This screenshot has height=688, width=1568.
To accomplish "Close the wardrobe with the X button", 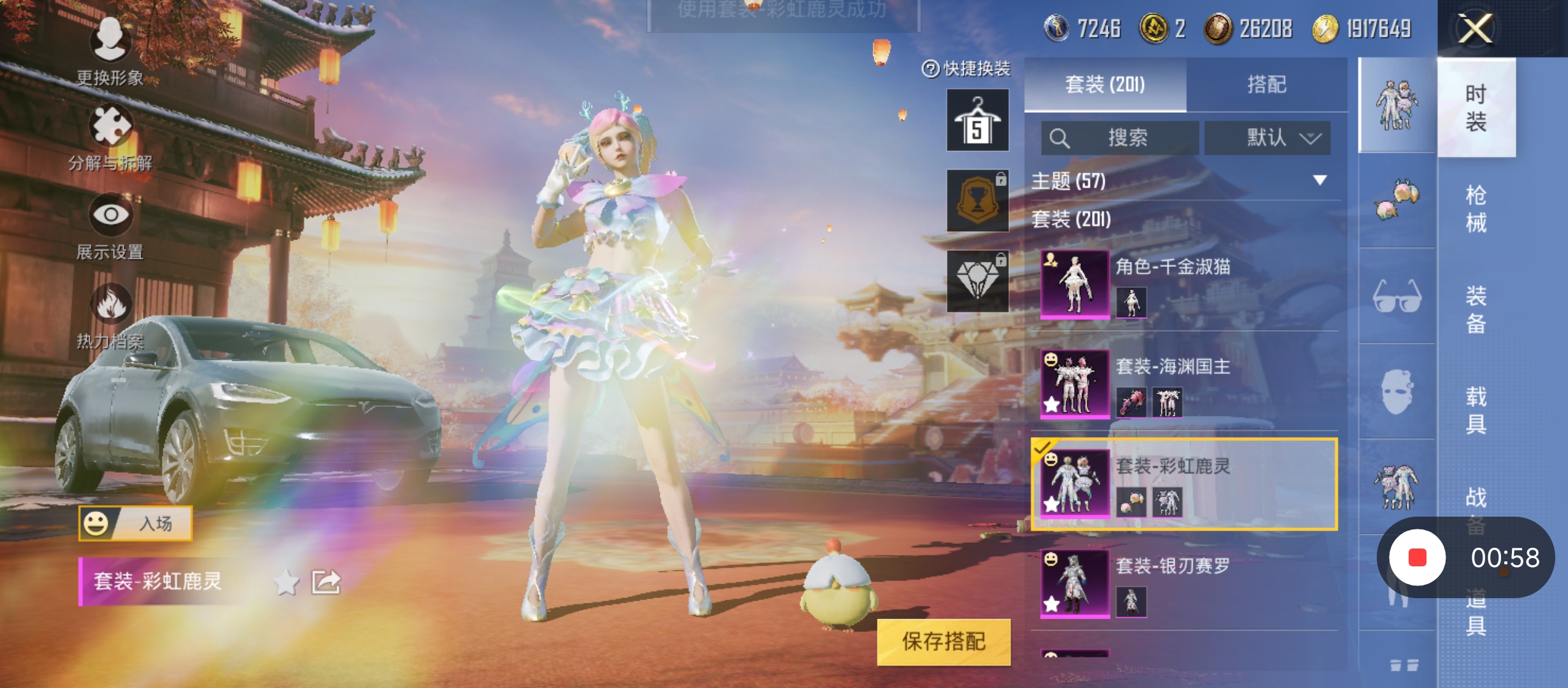I will [1475, 29].
